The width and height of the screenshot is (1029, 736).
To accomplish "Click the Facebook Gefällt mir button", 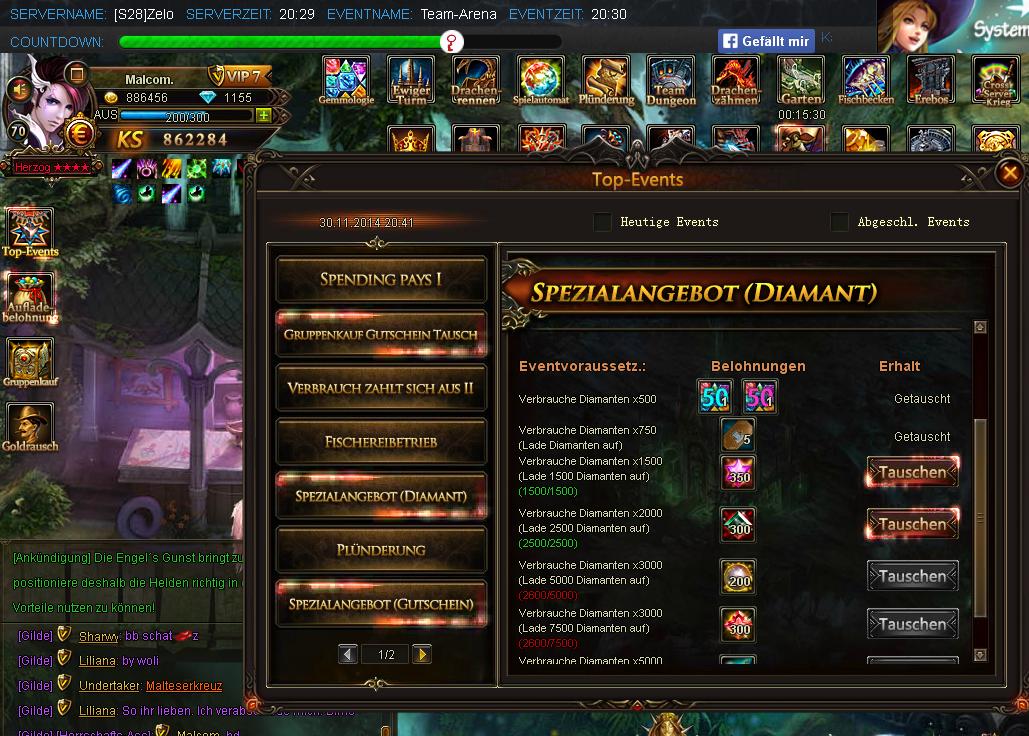I will (x=766, y=41).
